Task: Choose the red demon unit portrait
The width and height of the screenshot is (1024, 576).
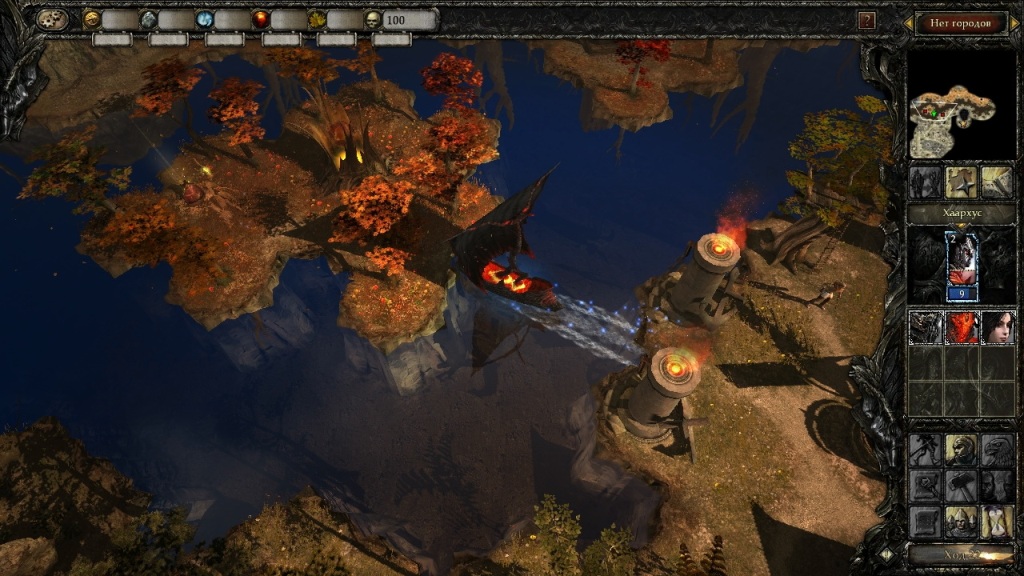Action: coord(961,327)
